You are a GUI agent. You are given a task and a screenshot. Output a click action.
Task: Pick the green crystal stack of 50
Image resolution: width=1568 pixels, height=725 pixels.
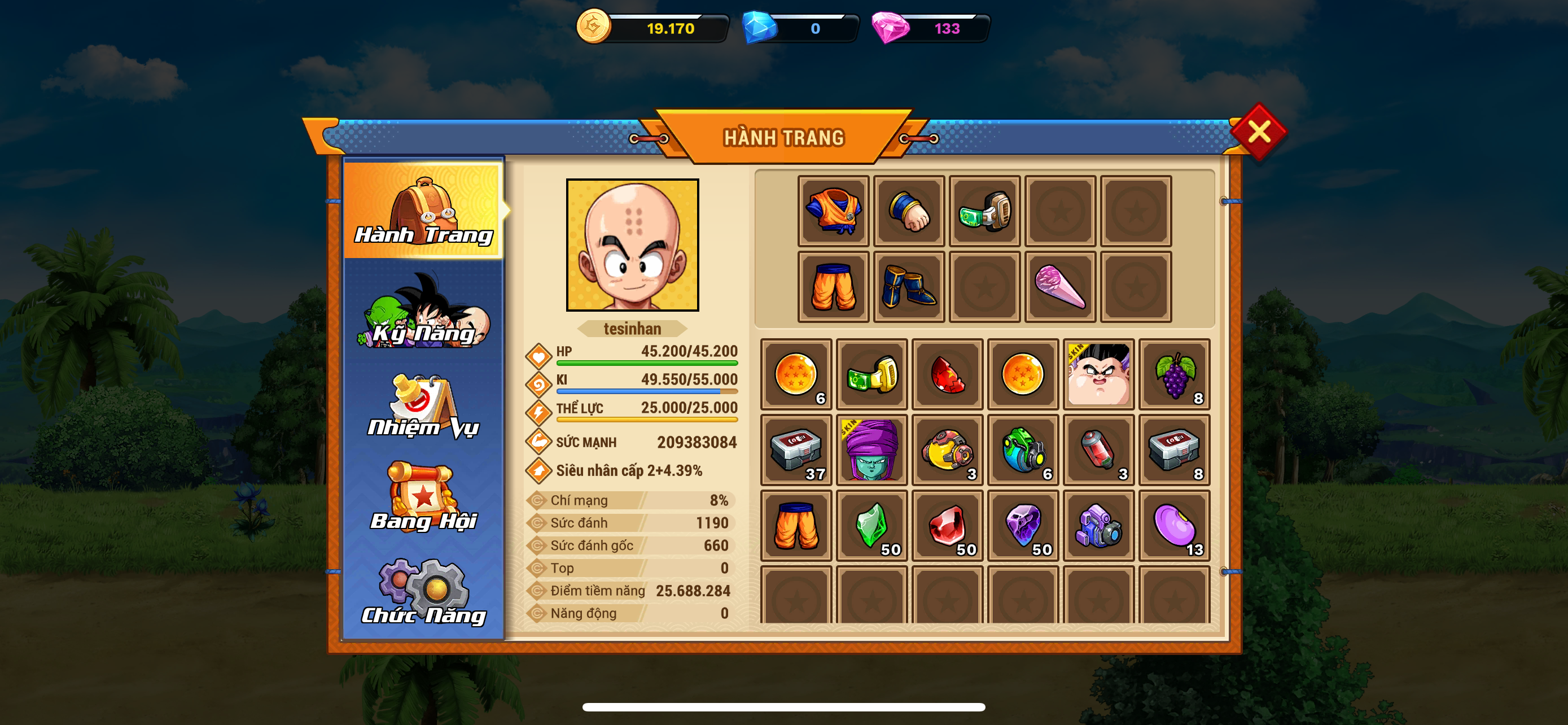pos(871,525)
